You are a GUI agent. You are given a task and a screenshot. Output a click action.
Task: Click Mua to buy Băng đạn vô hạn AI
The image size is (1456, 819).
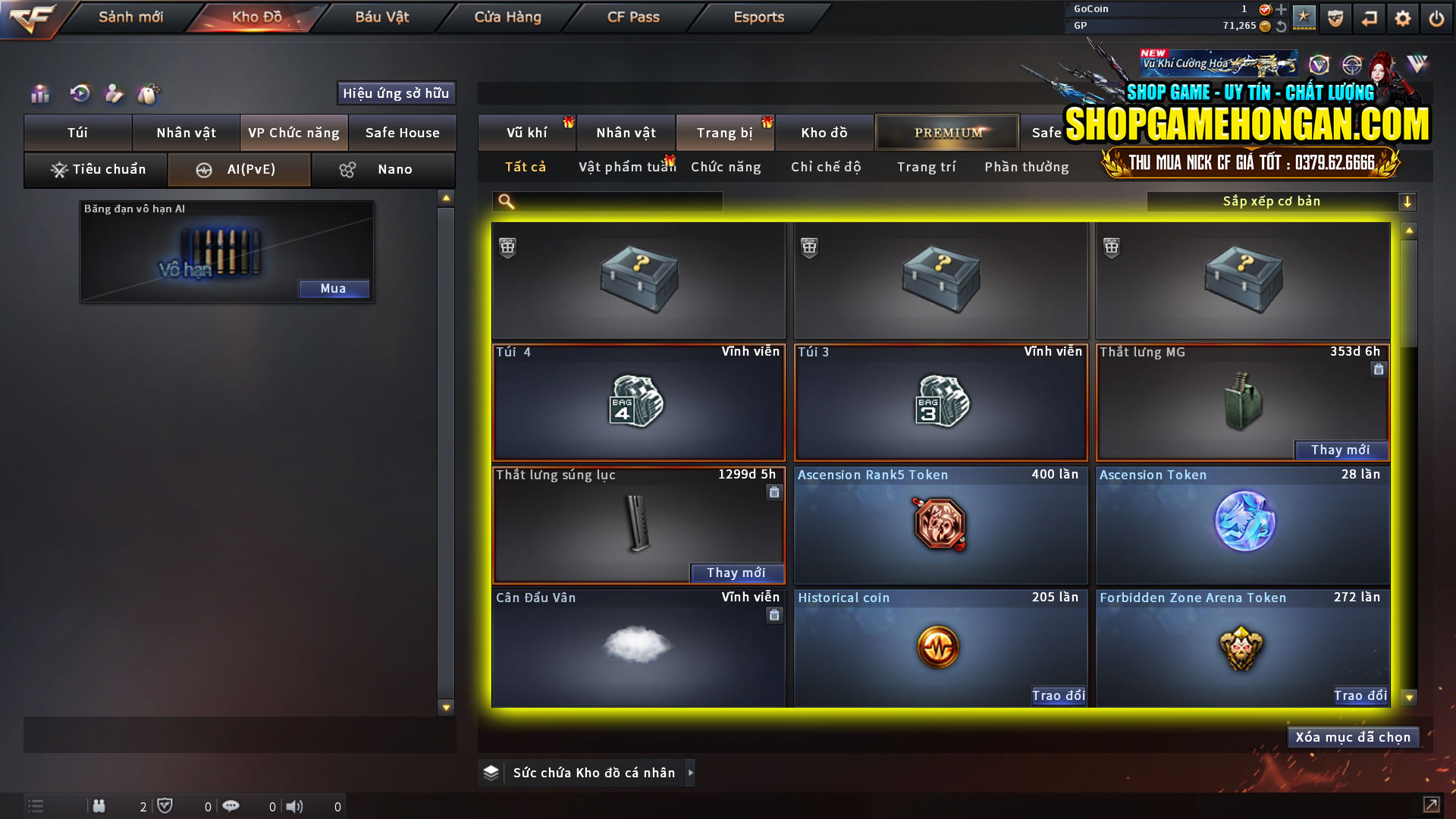[x=334, y=288]
